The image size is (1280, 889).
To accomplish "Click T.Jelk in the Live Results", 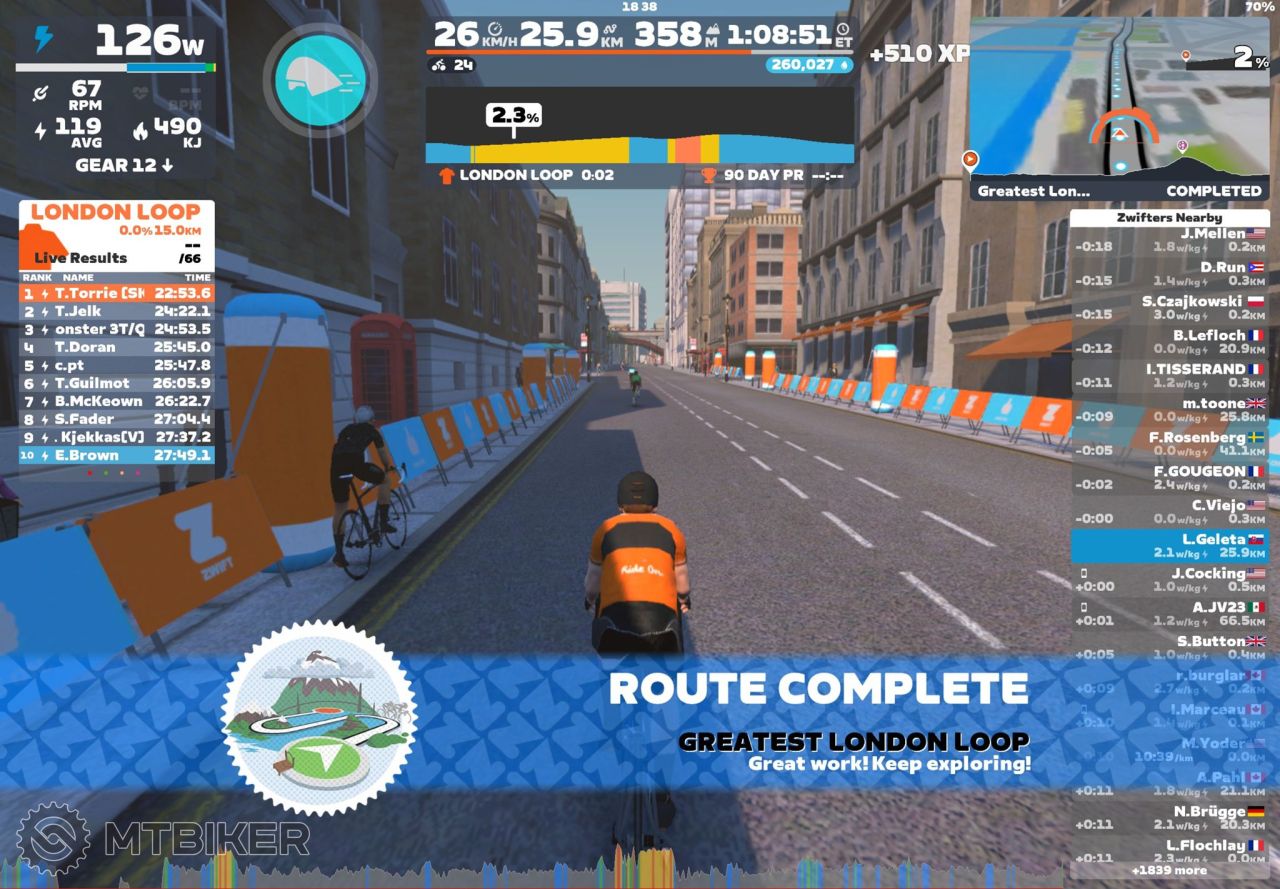I will [117, 311].
